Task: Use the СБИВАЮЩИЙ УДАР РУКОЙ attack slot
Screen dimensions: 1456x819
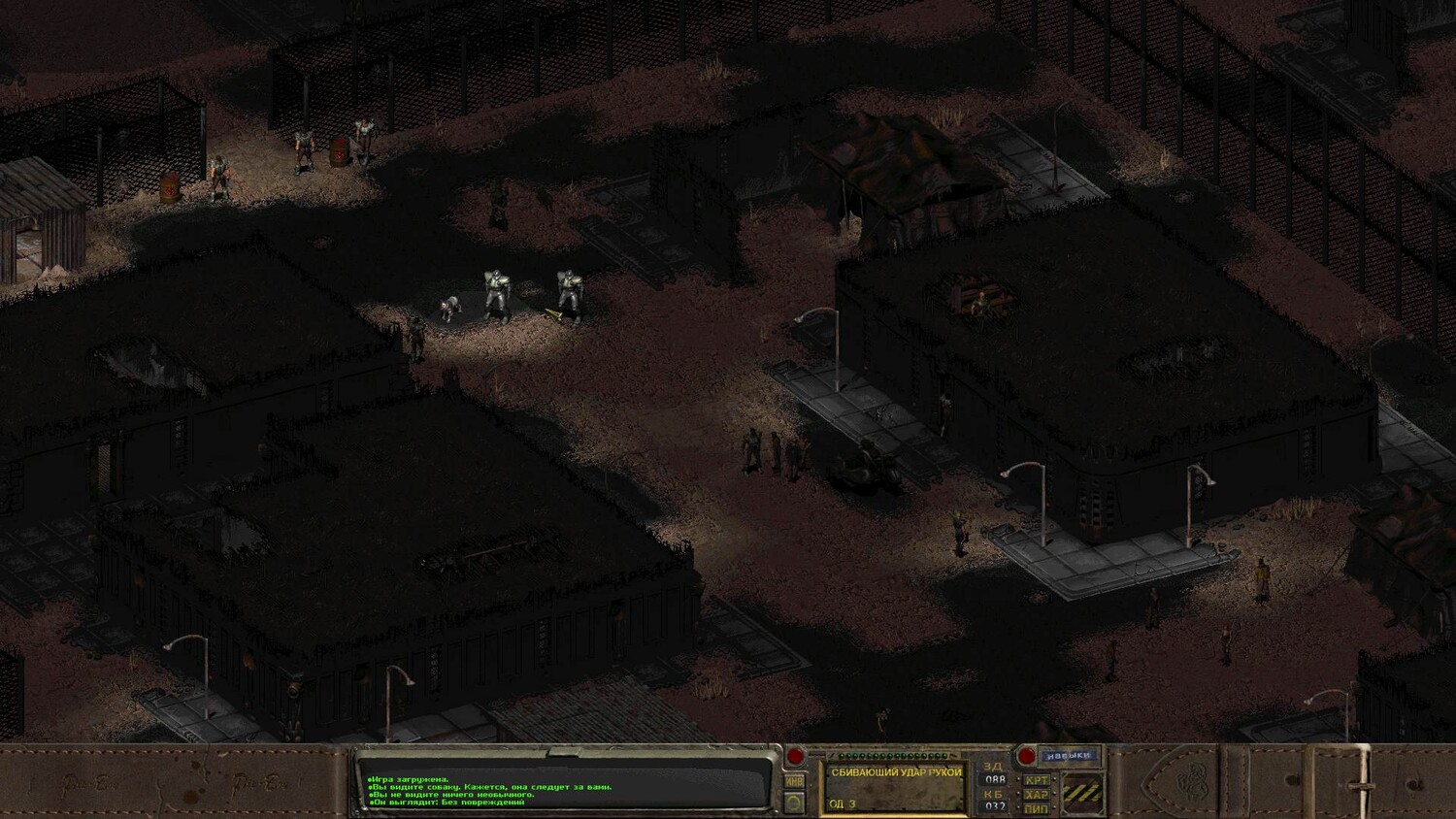Action: (x=895, y=787)
